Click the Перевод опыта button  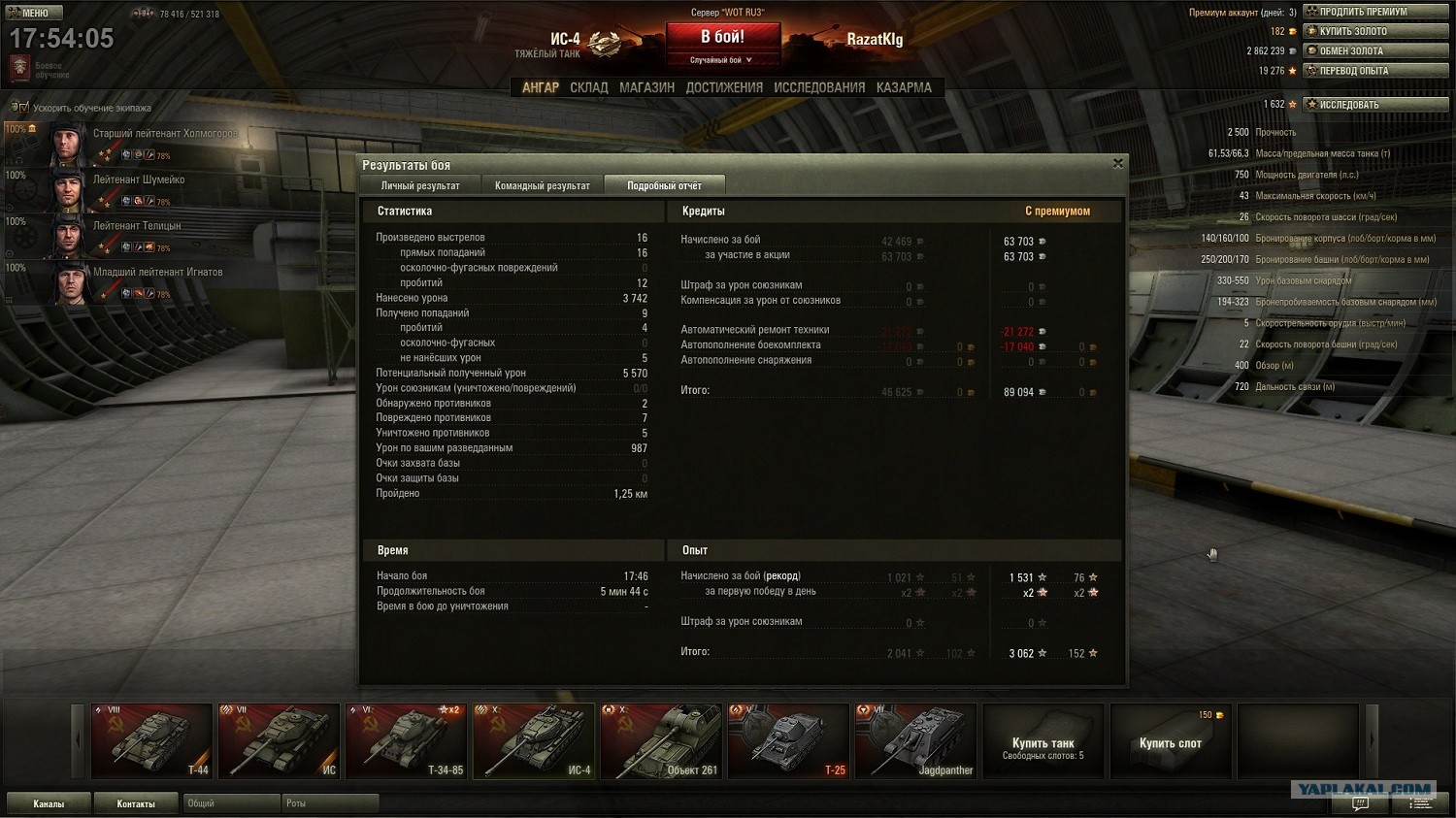click(1376, 71)
